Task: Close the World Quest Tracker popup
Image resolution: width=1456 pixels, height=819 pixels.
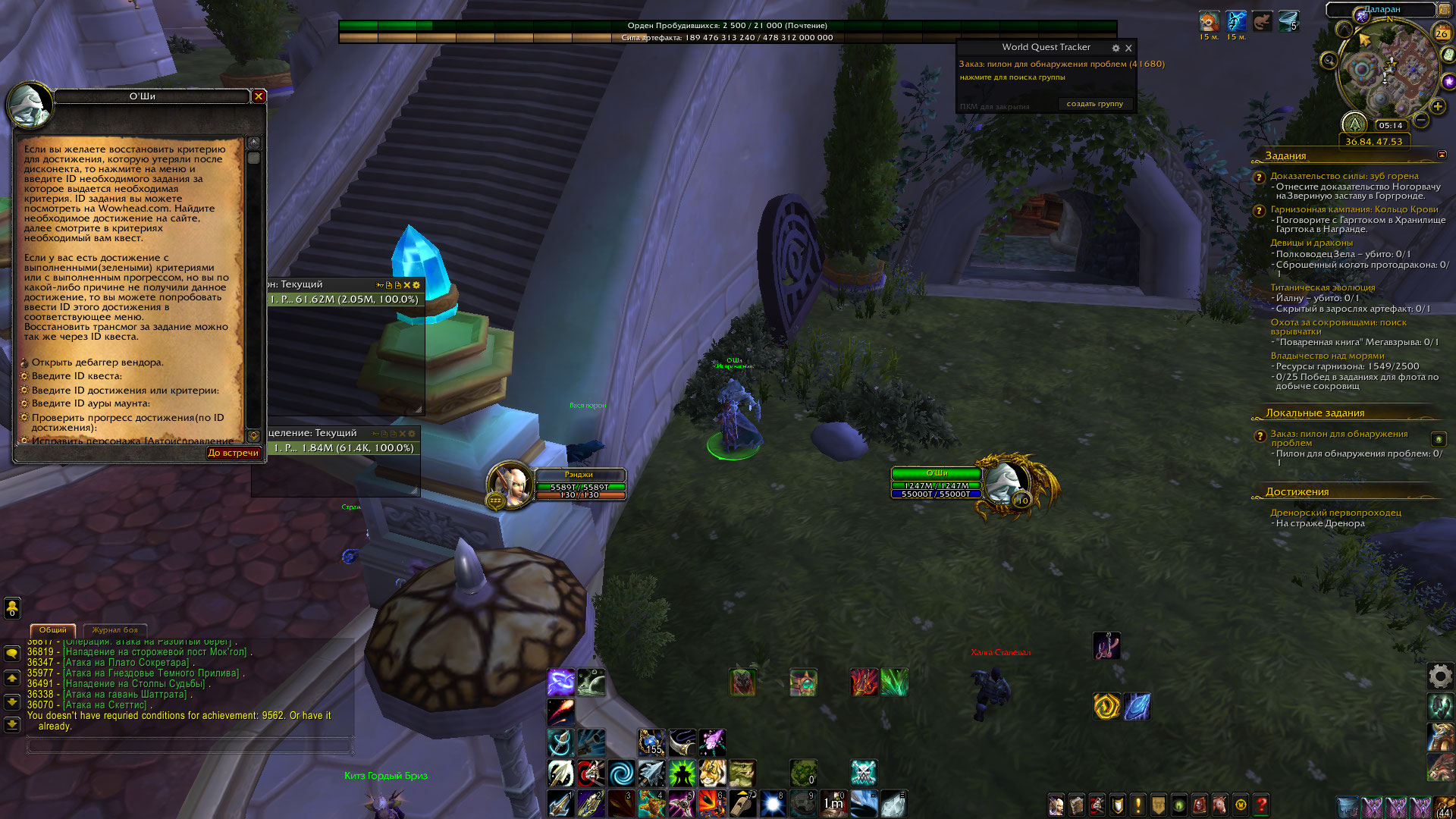Action: 1128,48
